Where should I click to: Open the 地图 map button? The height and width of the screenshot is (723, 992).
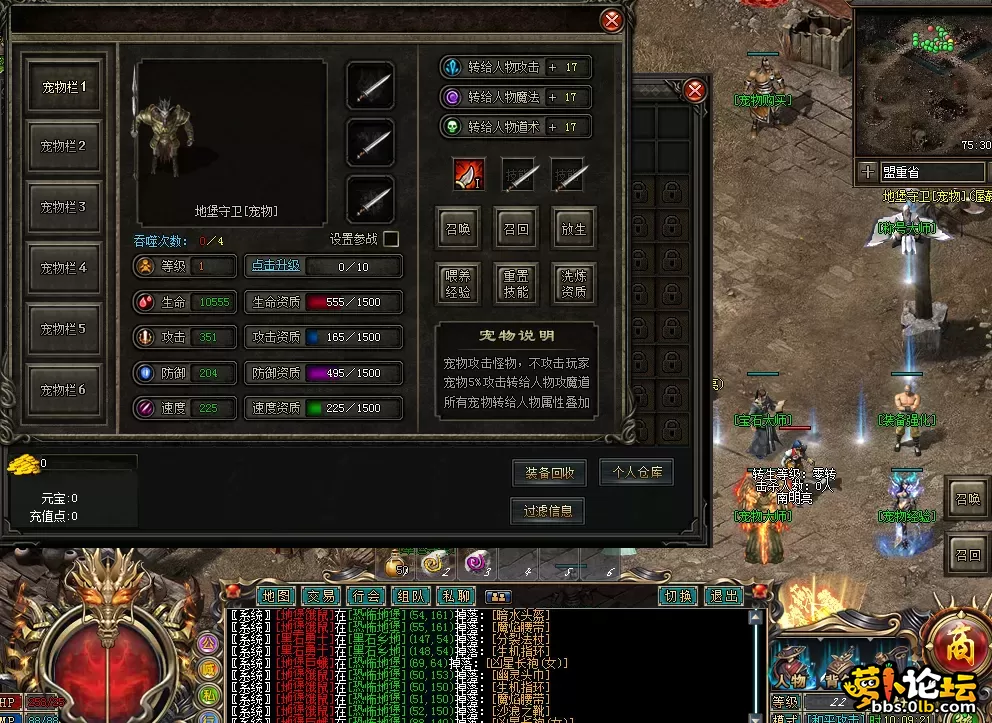point(274,596)
